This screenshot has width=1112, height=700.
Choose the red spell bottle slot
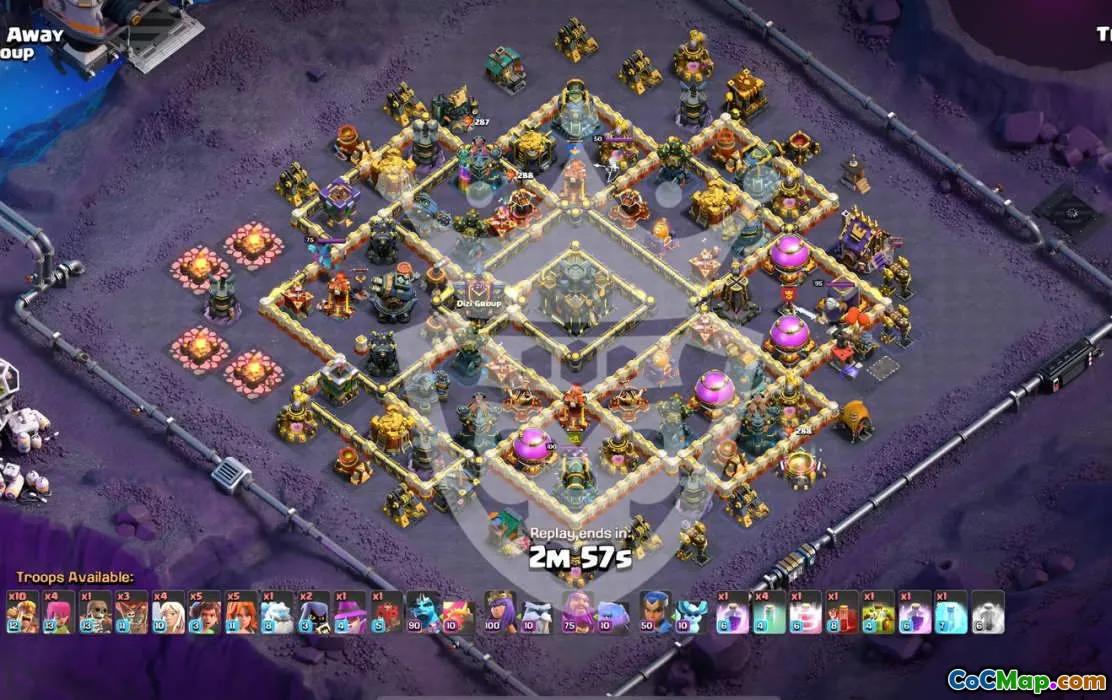point(842,612)
